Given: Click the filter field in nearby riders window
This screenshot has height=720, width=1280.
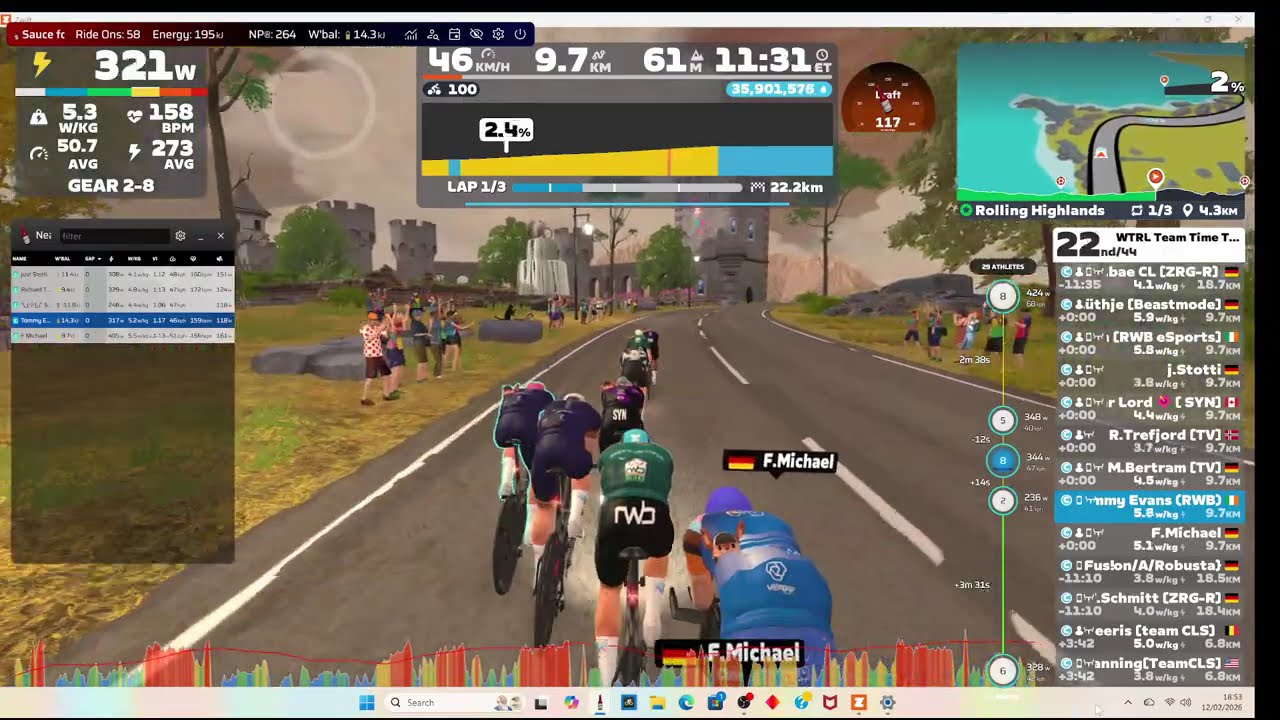Looking at the screenshot, I should (x=113, y=236).
